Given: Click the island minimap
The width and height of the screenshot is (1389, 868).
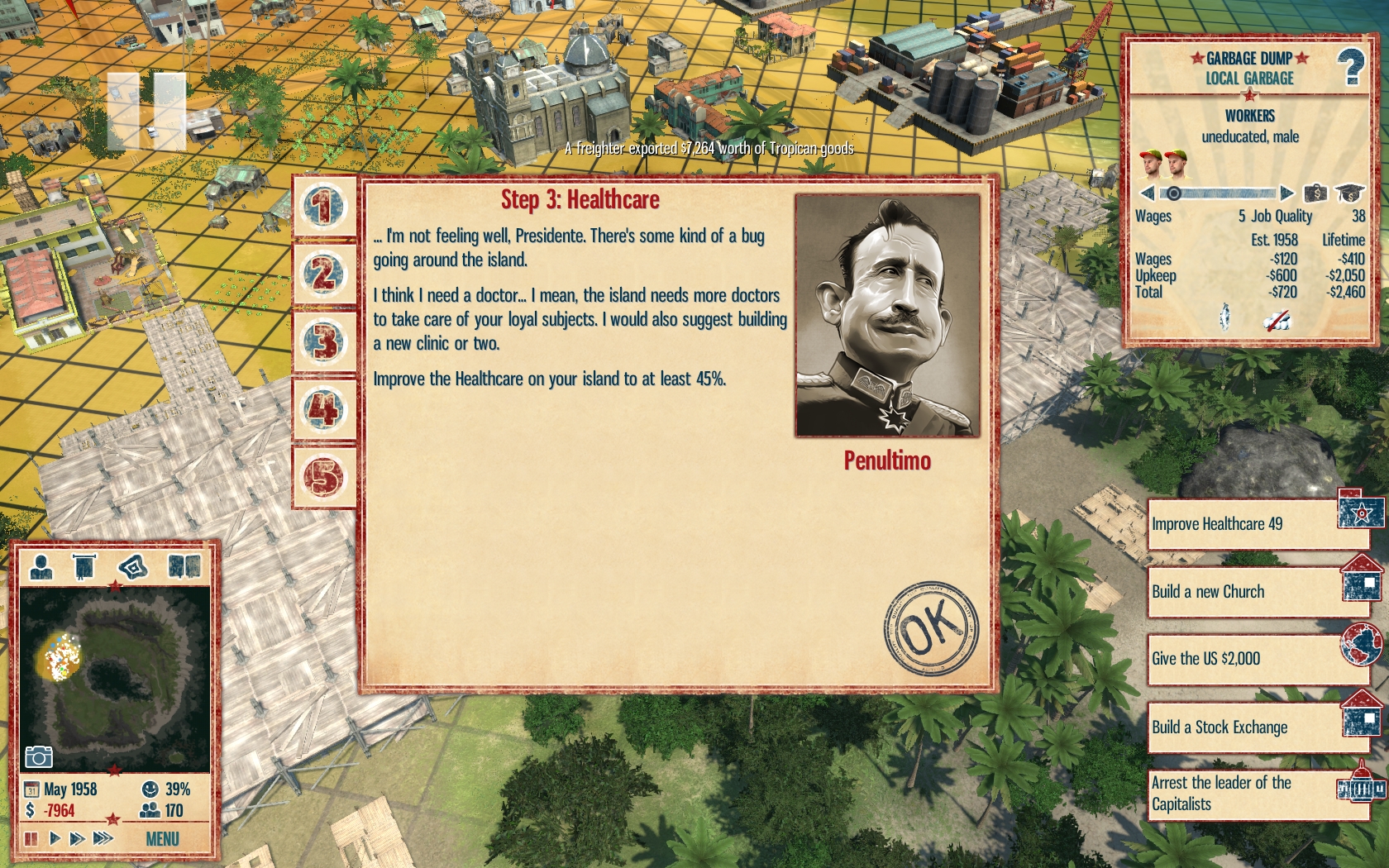Looking at the screenshot, I should 115,678.
